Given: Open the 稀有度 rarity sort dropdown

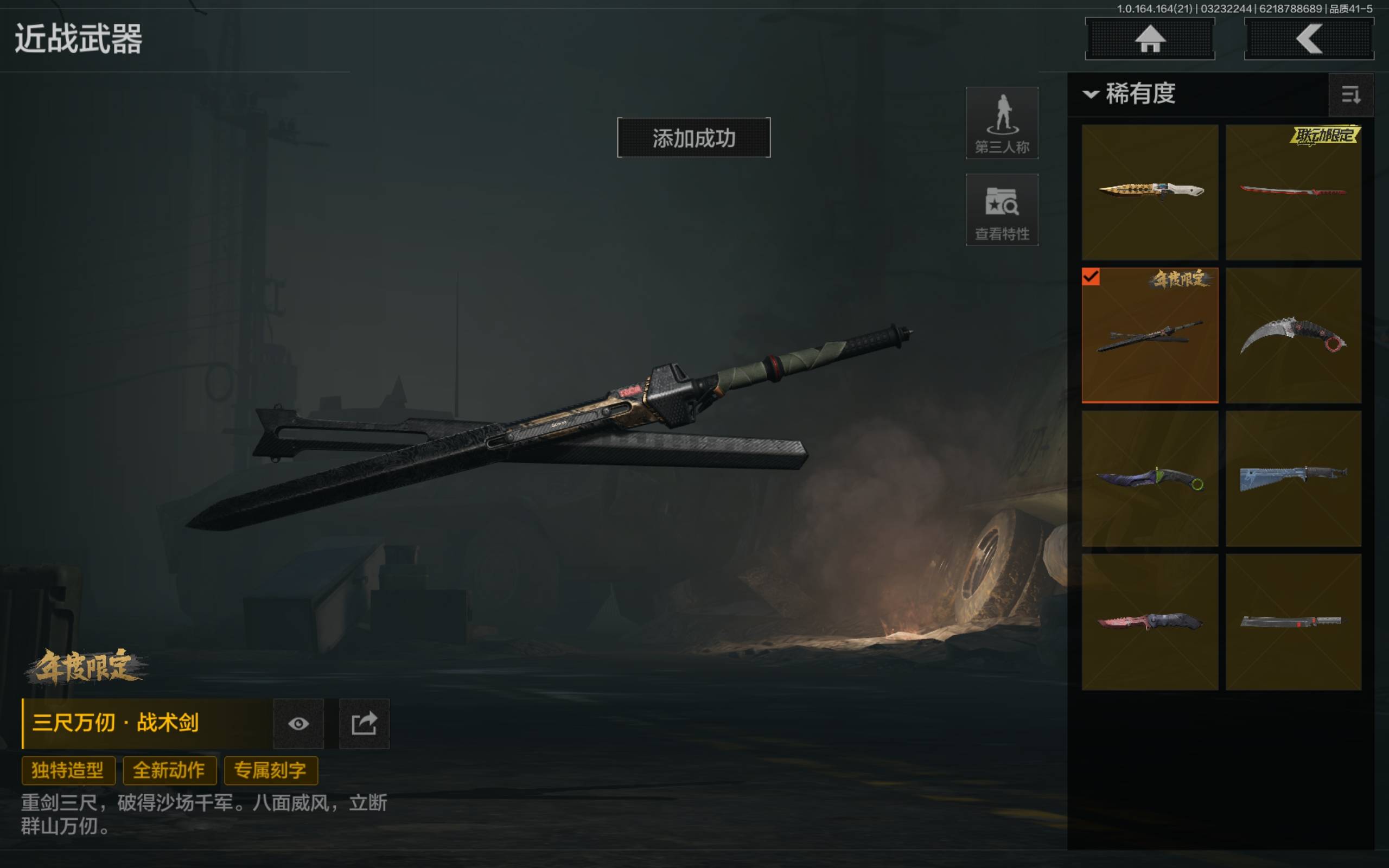Looking at the screenshot, I should (1130, 94).
